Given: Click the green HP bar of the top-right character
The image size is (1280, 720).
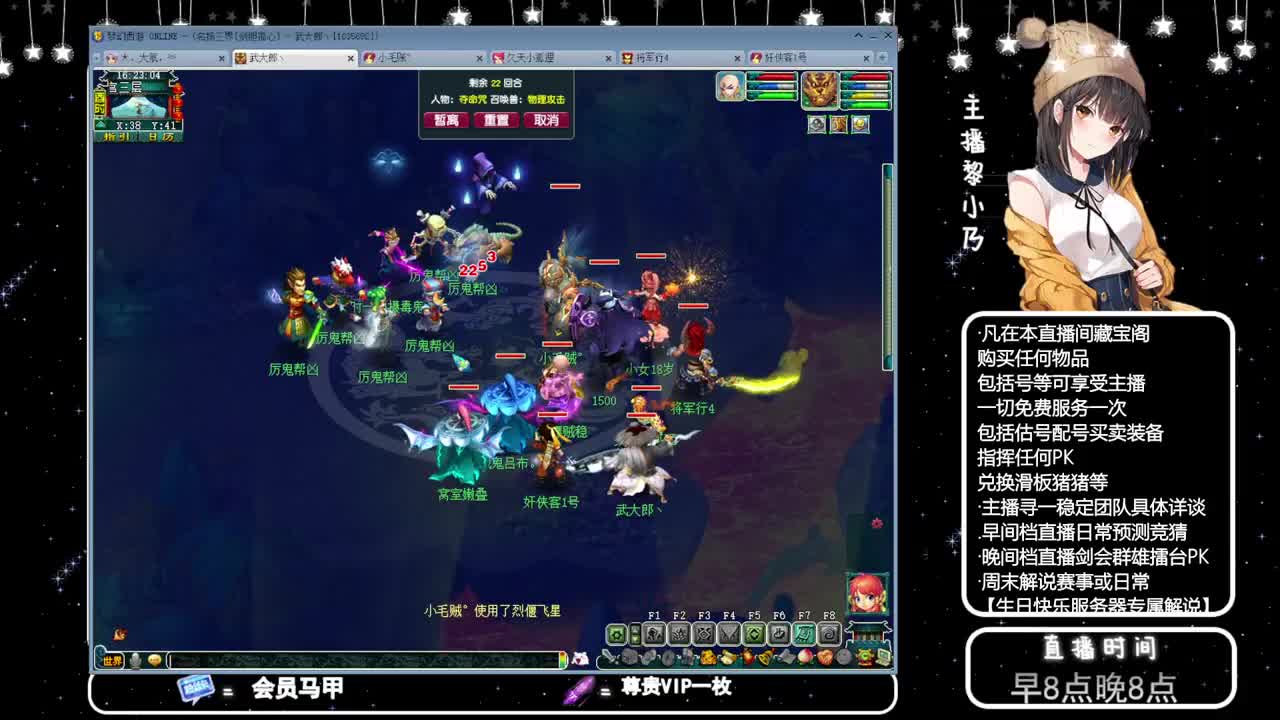Looking at the screenshot, I should pos(869,104).
